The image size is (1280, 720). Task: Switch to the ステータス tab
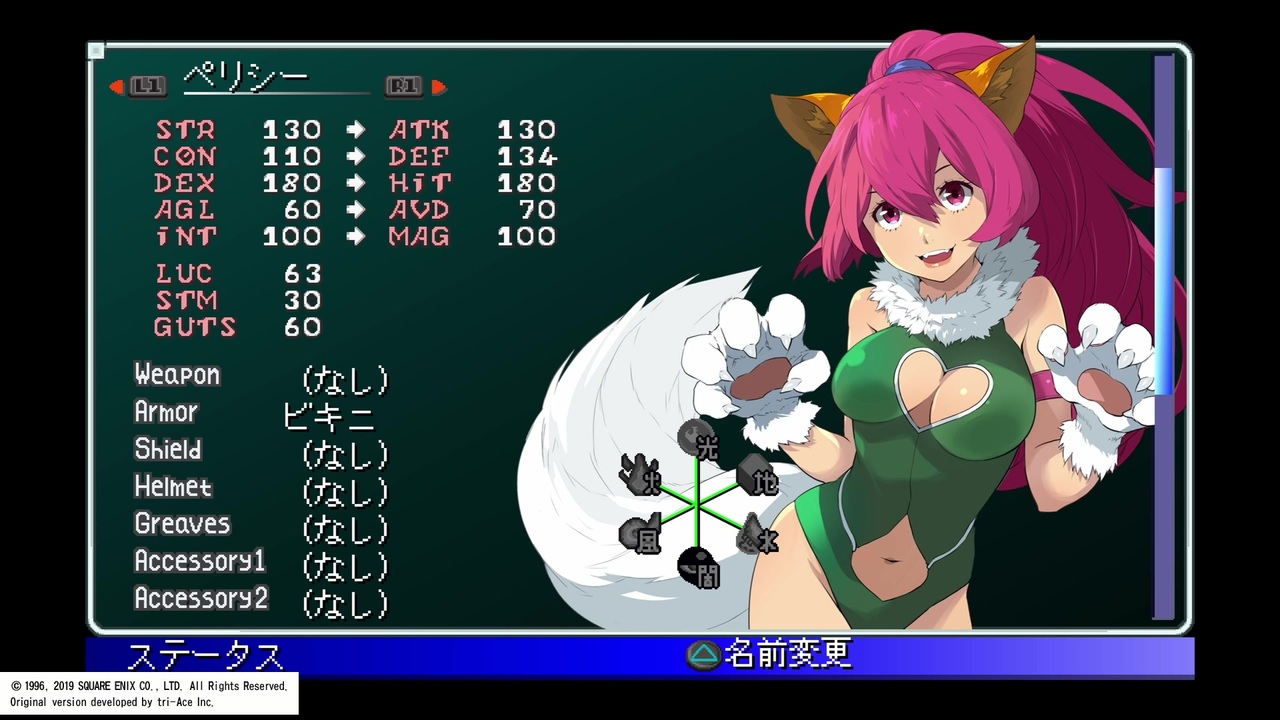point(204,656)
